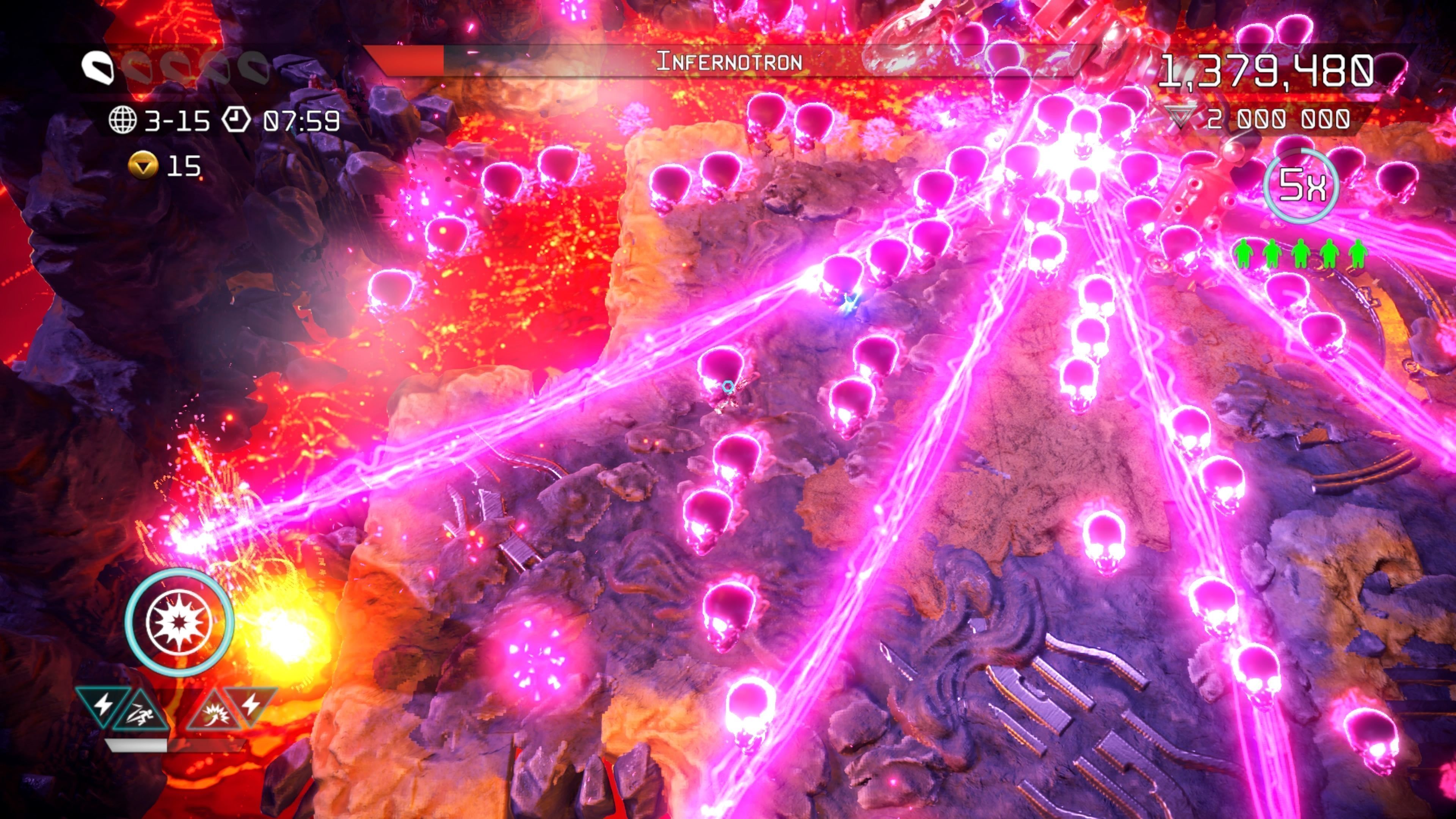
Task: Activate the starburst special weapon icon
Action: tap(179, 622)
